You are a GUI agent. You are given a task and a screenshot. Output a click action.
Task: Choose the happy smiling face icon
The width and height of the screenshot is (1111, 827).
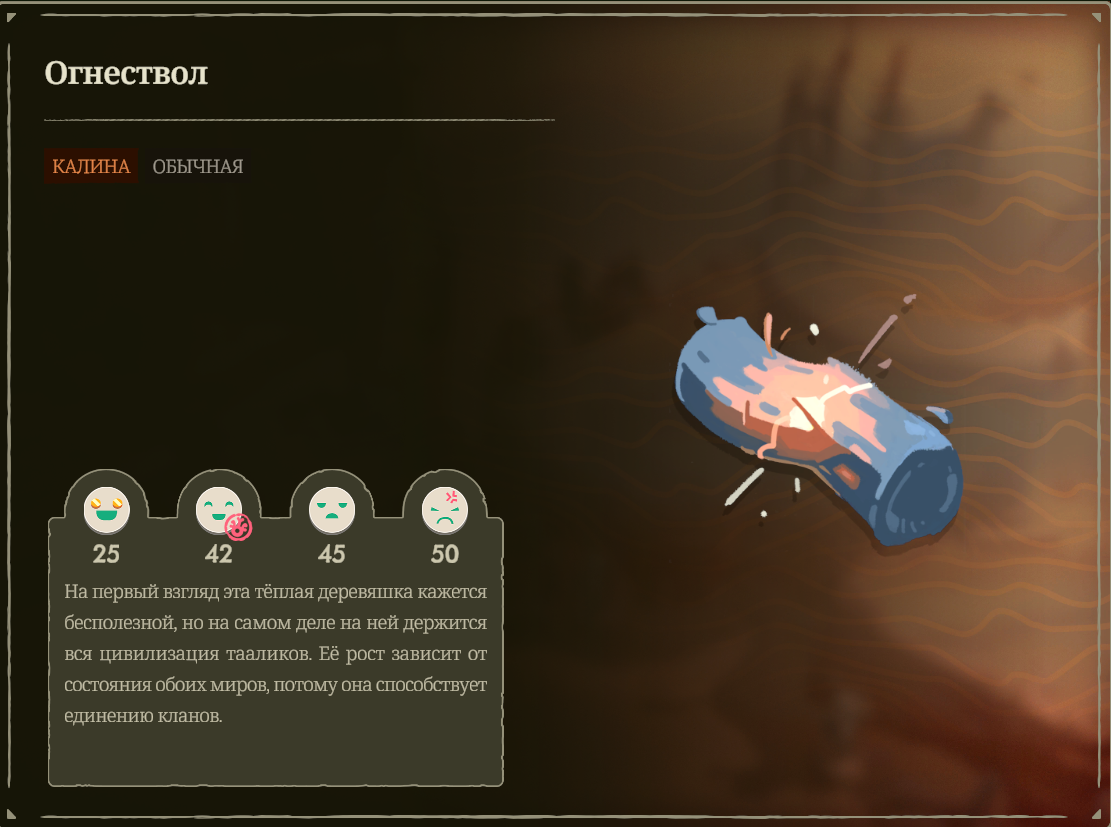[x=218, y=509]
